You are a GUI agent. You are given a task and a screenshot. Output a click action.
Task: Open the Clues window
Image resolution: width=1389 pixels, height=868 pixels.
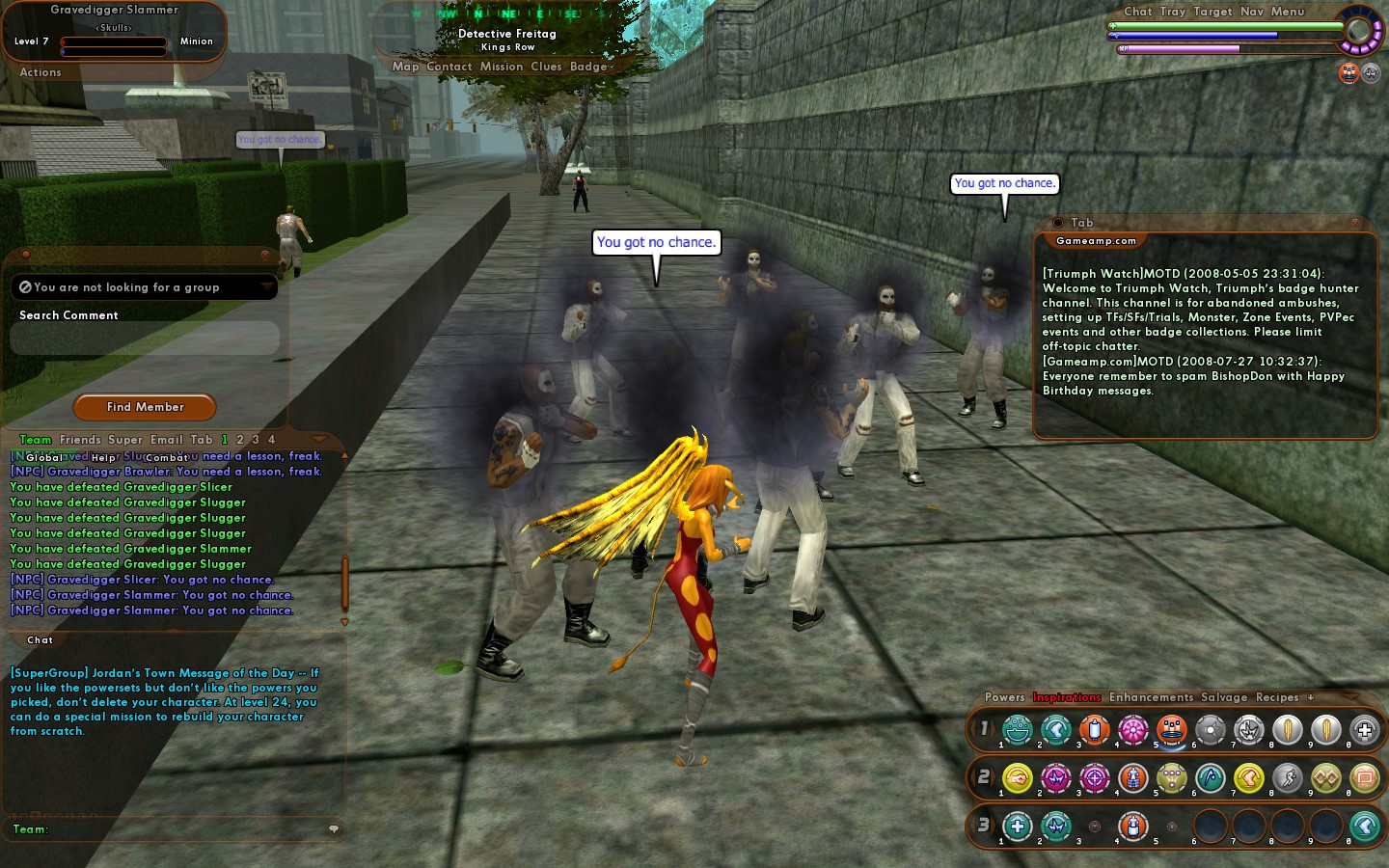546,67
